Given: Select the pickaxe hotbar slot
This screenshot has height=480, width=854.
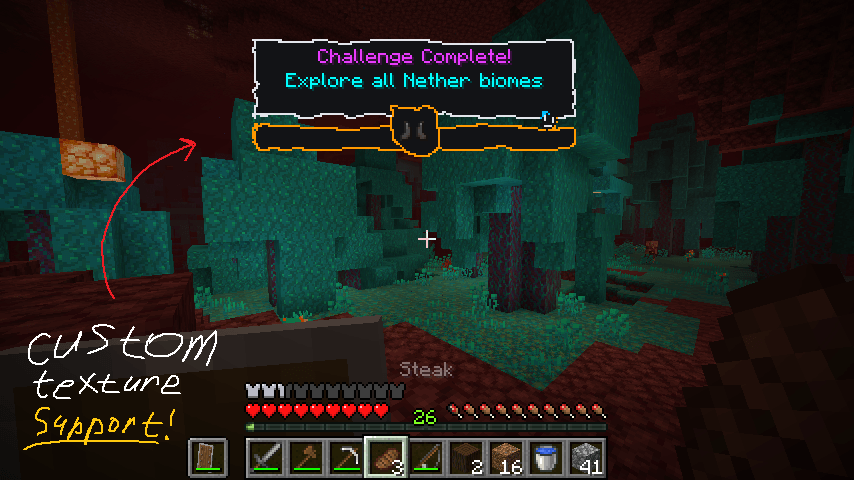Looking at the screenshot, I should (346, 458).
